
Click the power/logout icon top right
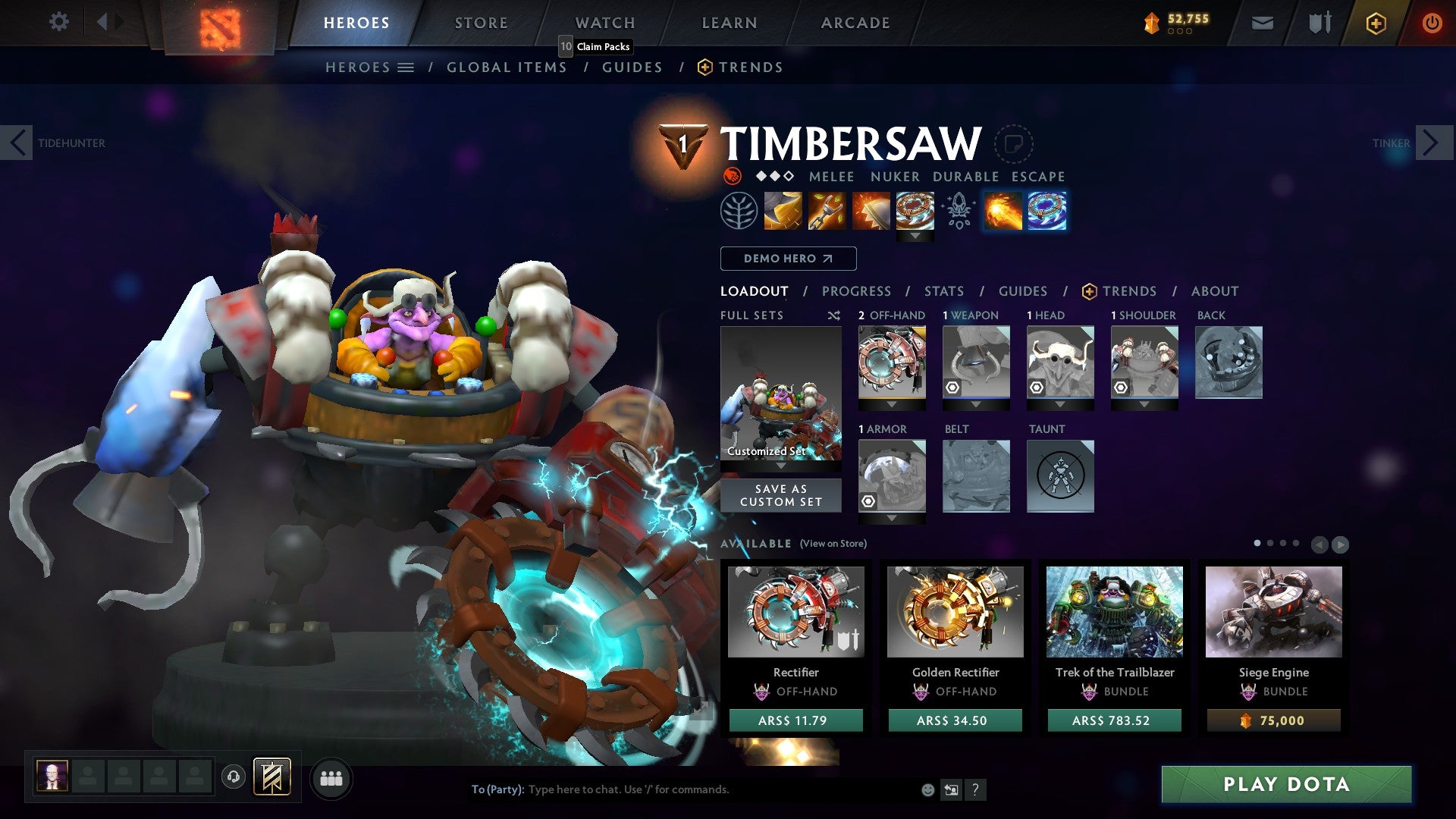coord(1432,23)
